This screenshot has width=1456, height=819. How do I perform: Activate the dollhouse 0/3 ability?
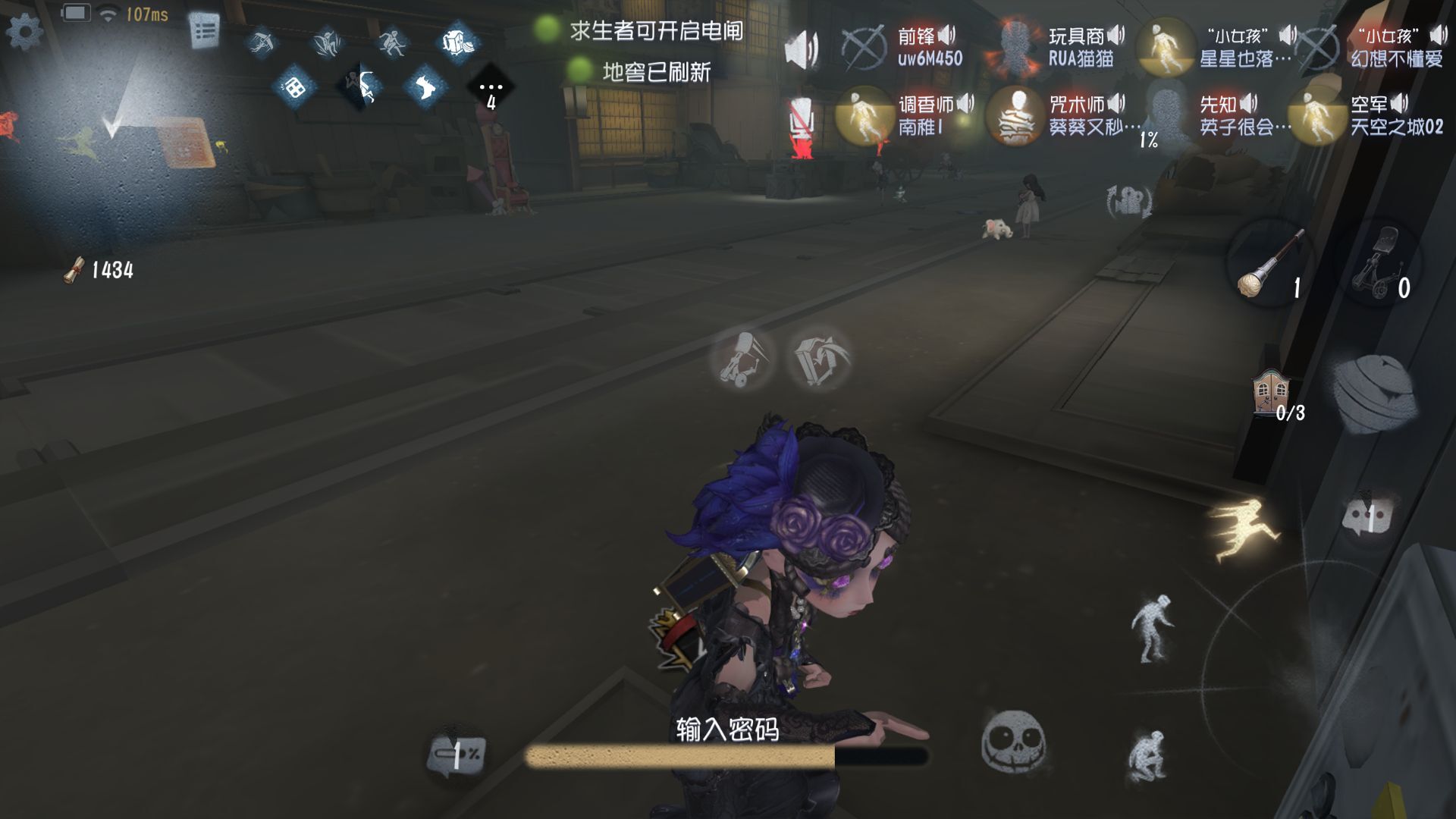coord(1272,394)
